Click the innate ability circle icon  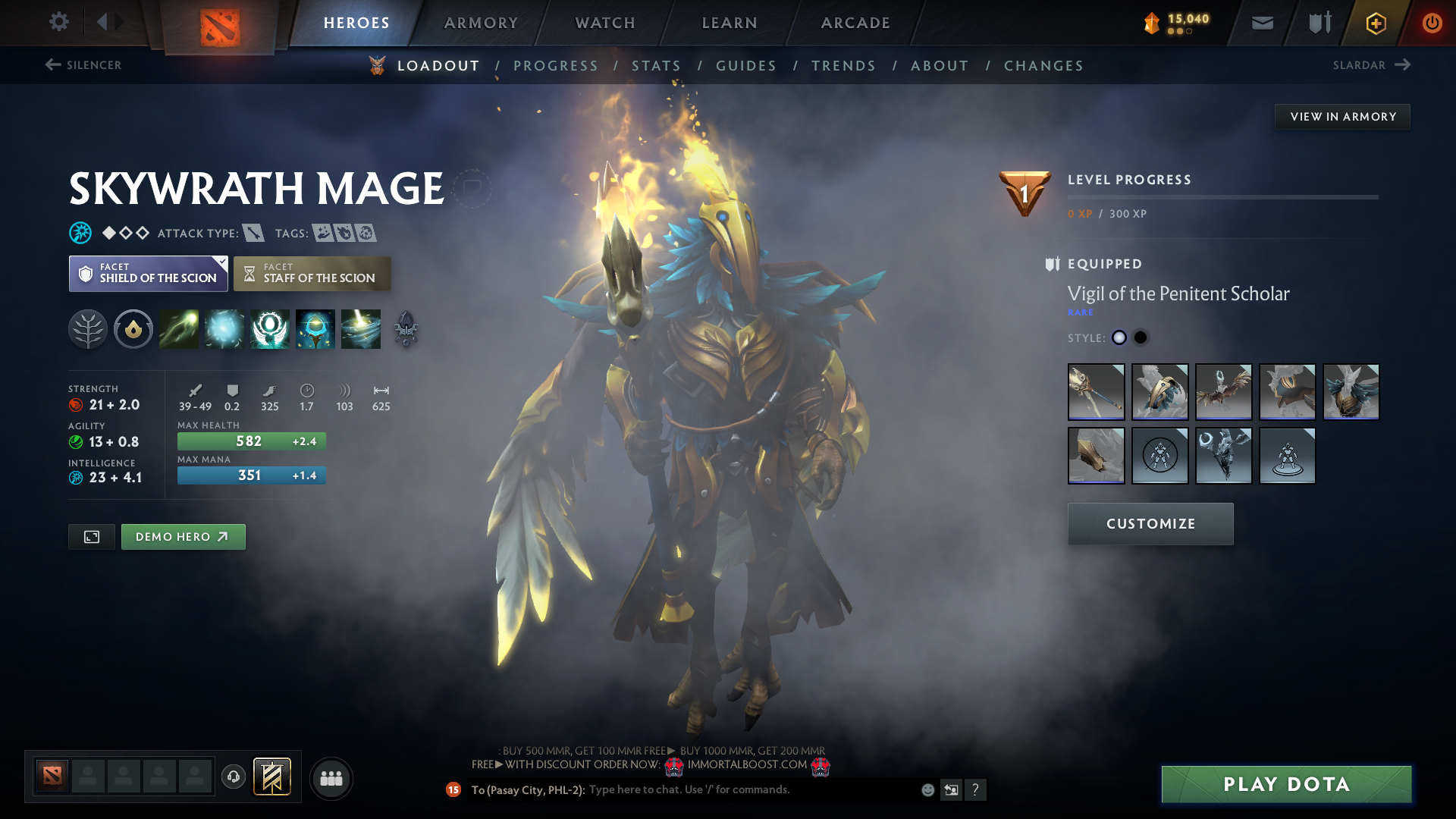[x=133, y=329]
